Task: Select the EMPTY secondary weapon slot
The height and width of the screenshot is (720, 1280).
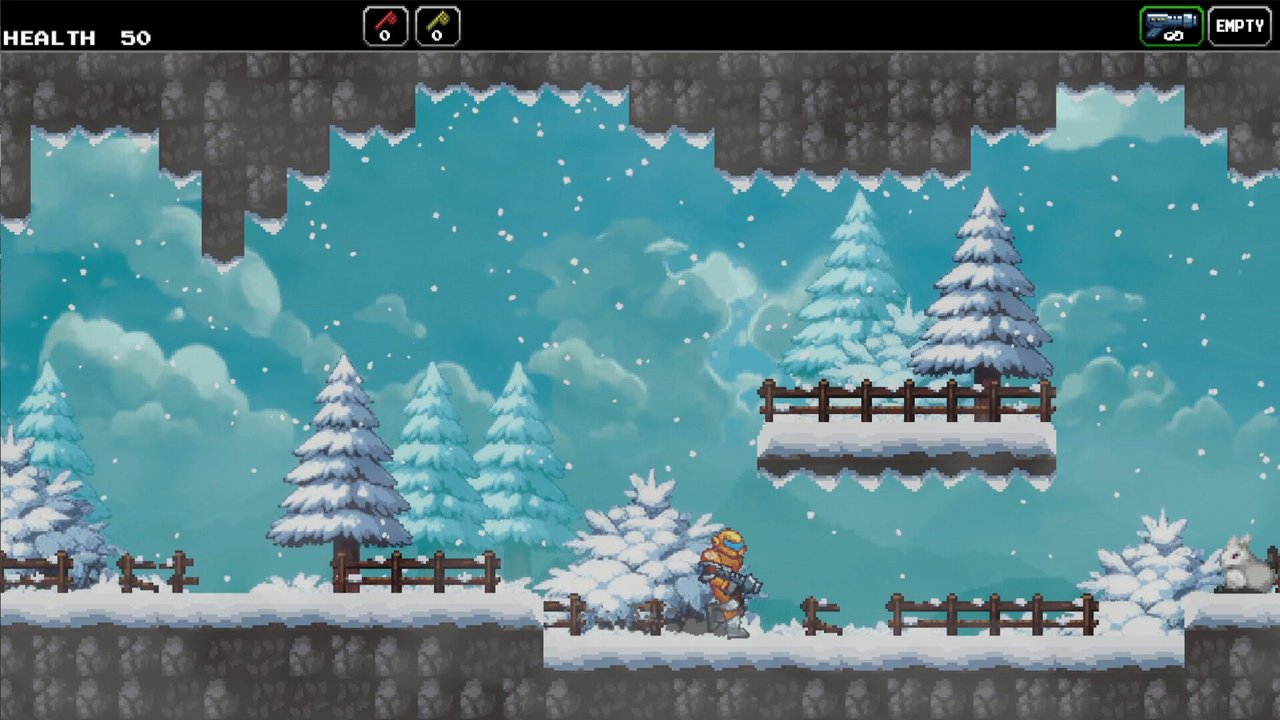Action: pos(1239,26)
